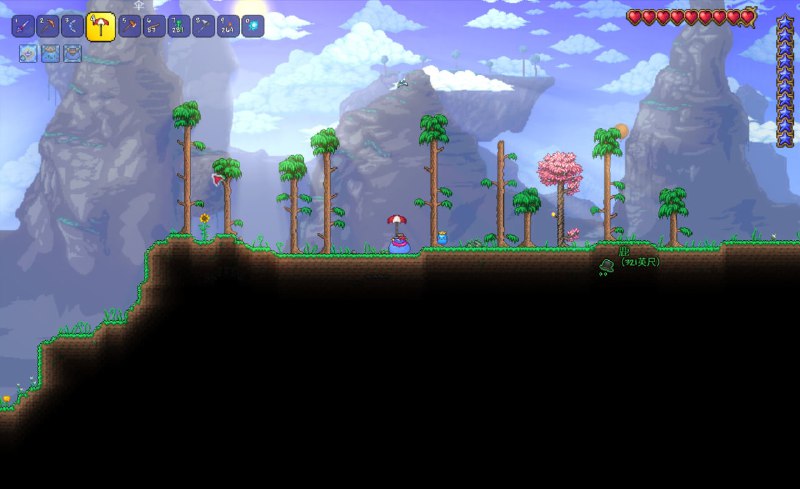Select the torch stack in hotbar slot 9
Screen dimensions: 800x489
click(x=228, y=26)
